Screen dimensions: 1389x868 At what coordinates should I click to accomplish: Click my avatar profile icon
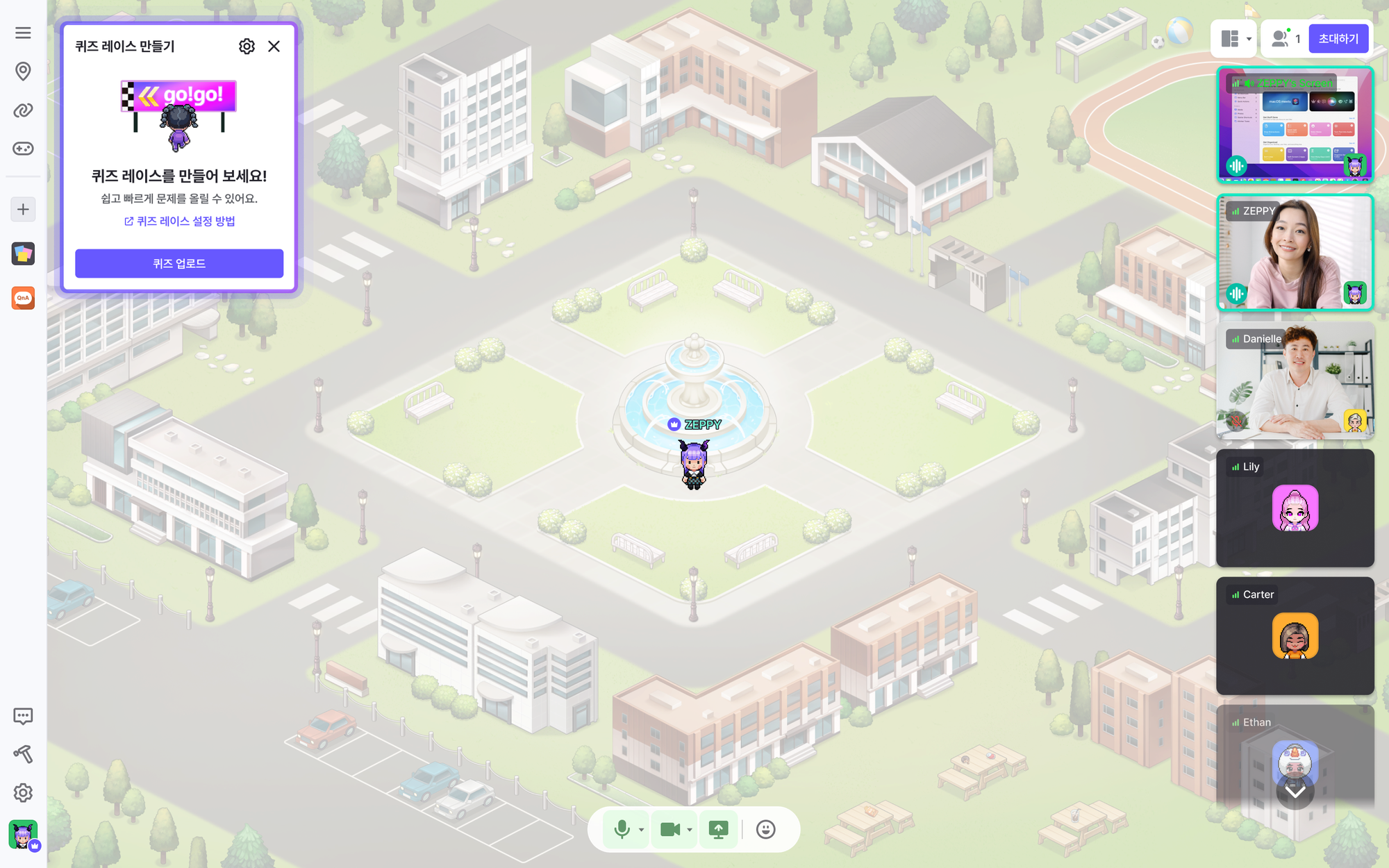click(23, 834)
